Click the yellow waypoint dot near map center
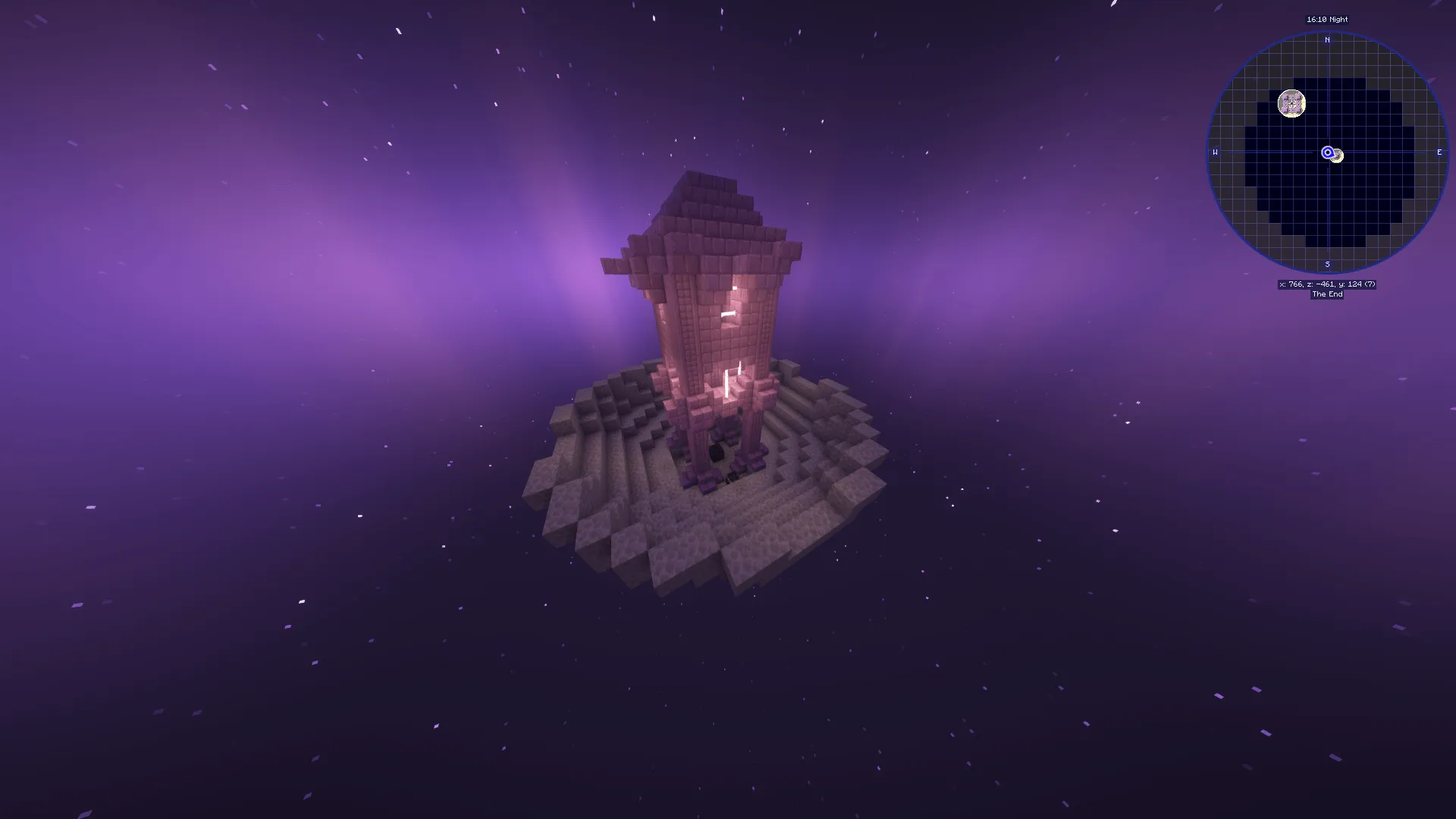This screenshot has width=1456, height=819. tap(1337, 155)
